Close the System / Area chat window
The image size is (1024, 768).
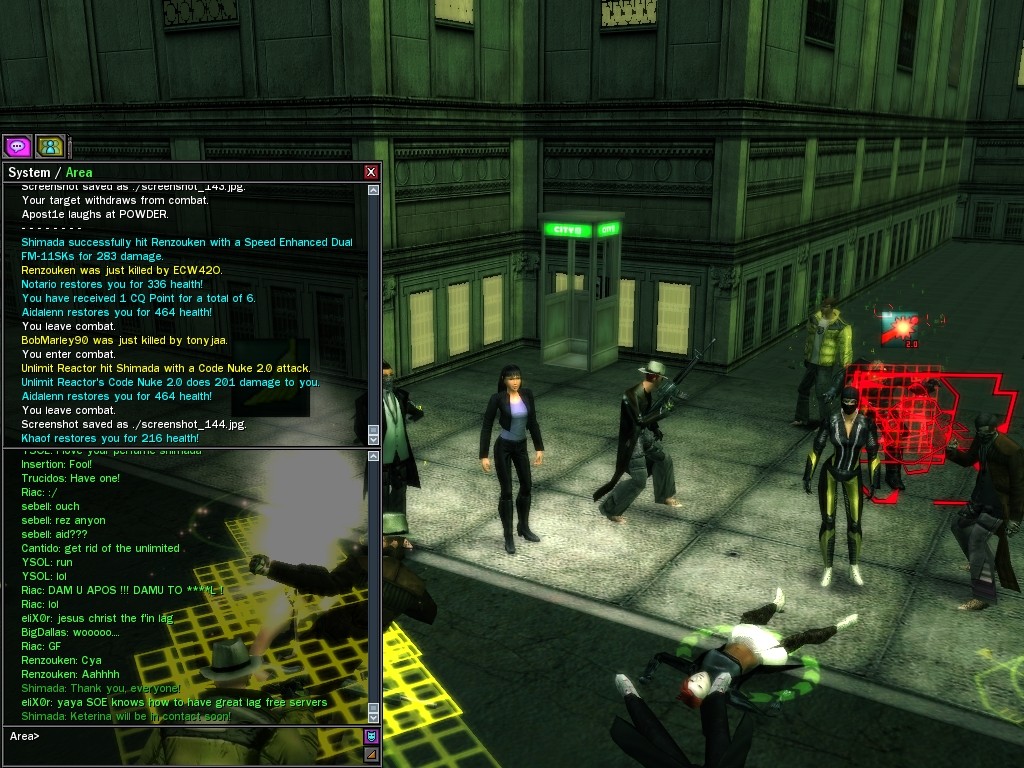point(371,172)
